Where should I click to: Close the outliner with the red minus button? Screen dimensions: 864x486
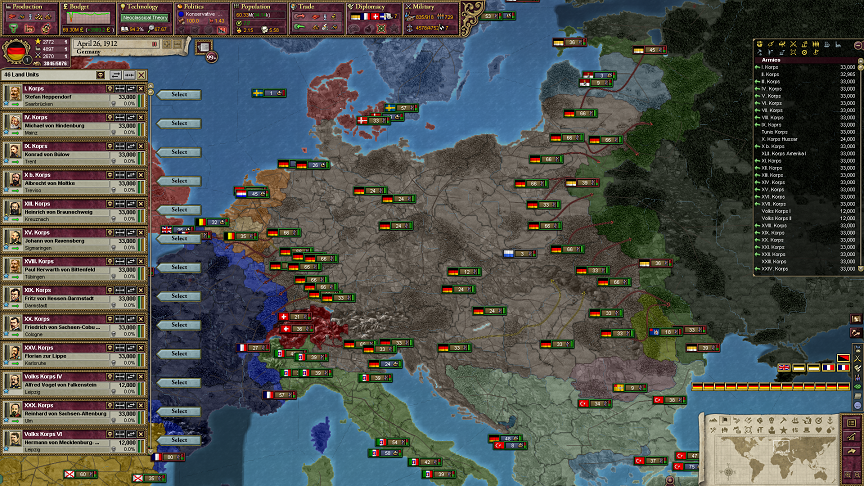tap(857, 44)
